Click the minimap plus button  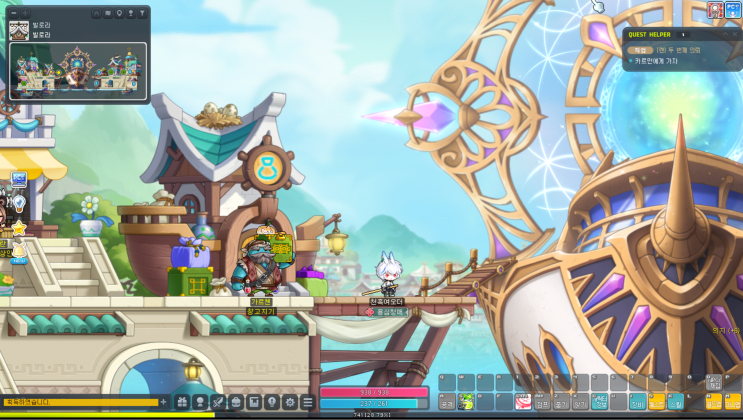[x=26, y=14]
